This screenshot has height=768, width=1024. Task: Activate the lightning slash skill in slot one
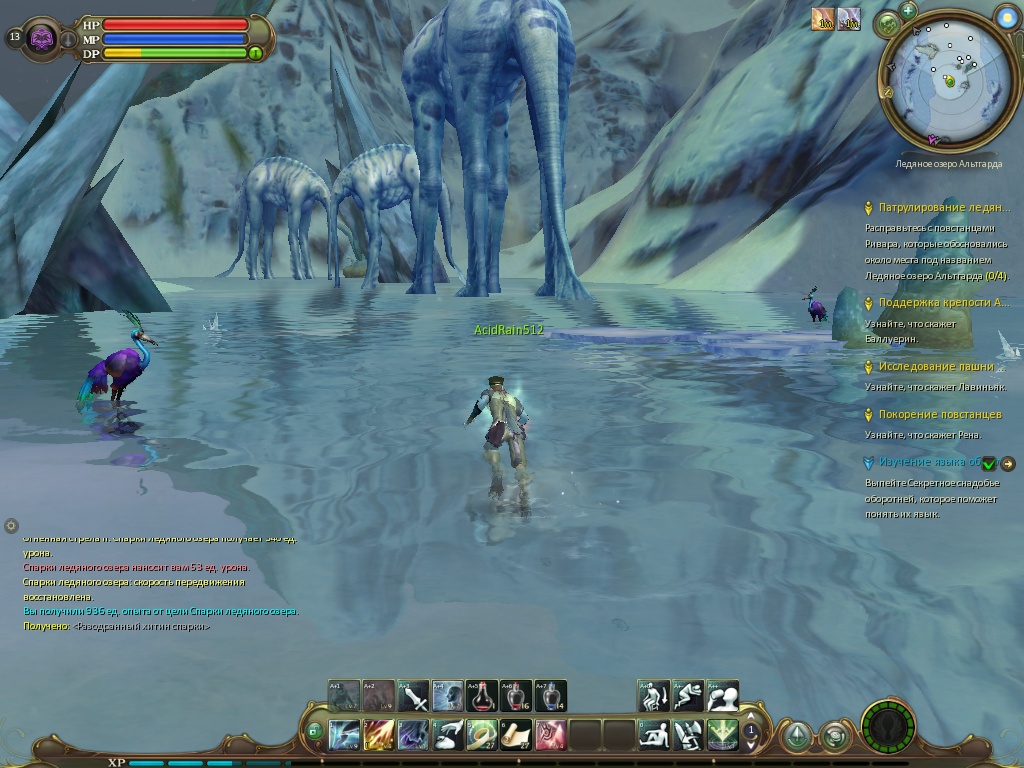345,735
